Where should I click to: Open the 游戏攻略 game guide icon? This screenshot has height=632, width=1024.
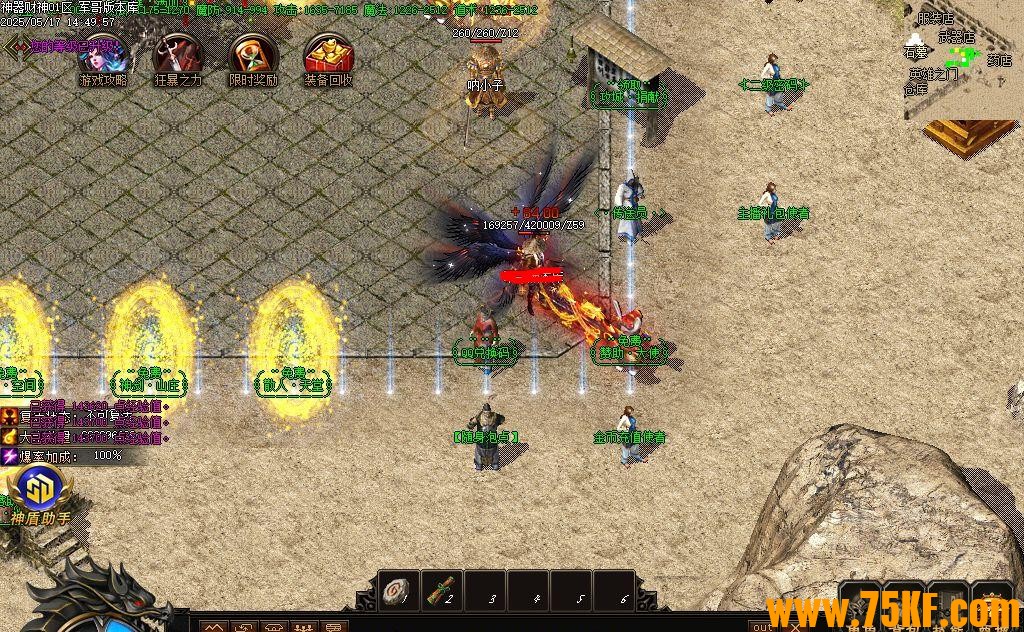click(103, 57)
